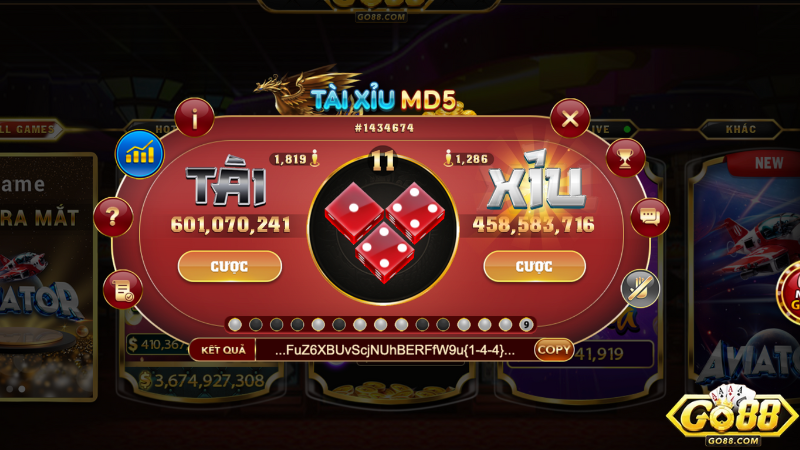Copy the MD5 result string
Screen dimensions: 800x450
pos(554,349)
